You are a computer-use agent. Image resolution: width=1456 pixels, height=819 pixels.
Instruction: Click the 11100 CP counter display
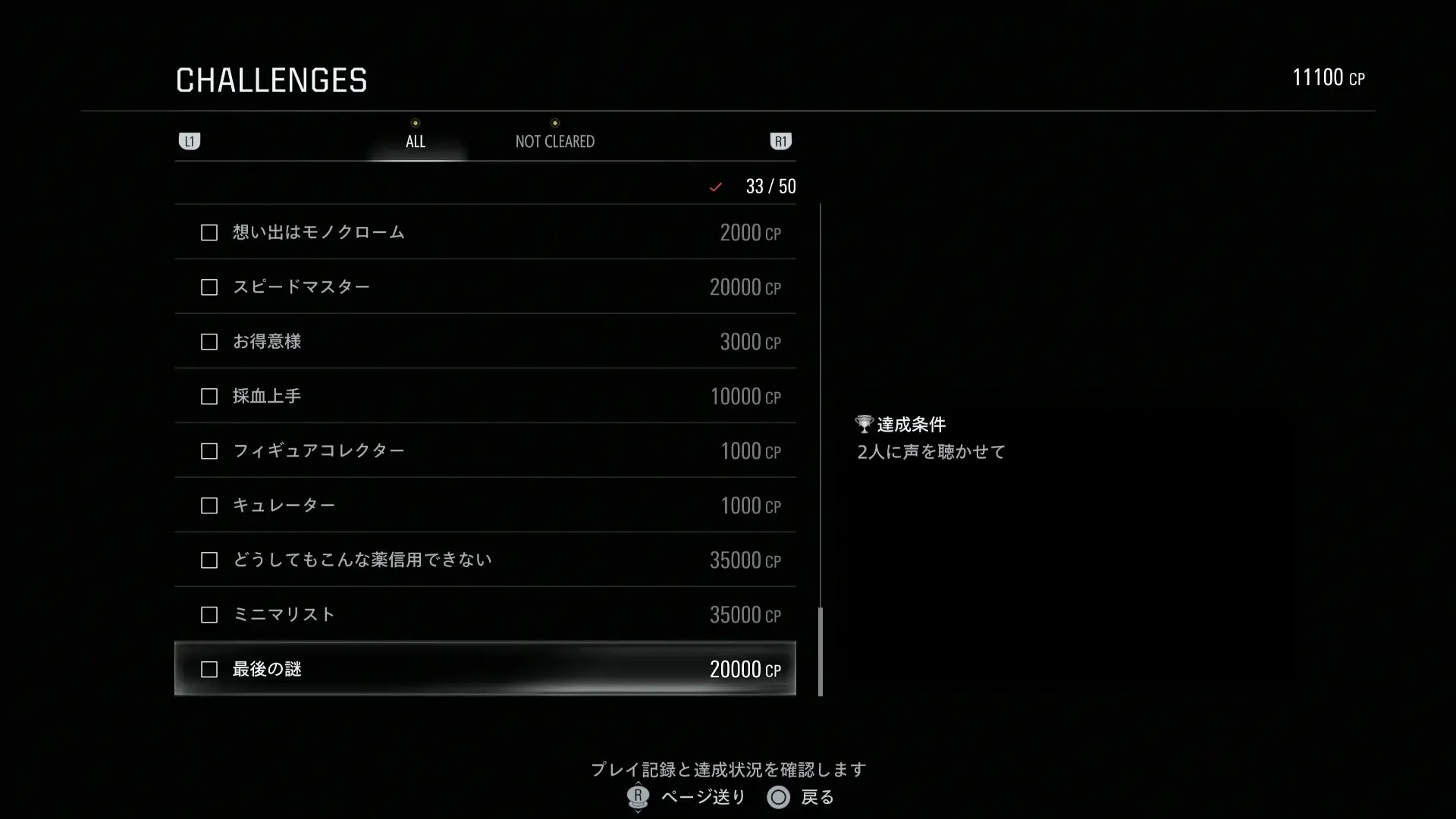1329,77
